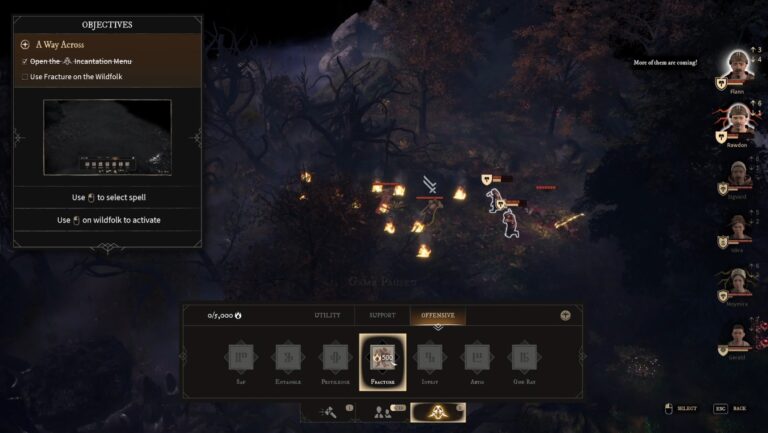Open the two-figures squad button
768x433 pixels.
[383, 411]
